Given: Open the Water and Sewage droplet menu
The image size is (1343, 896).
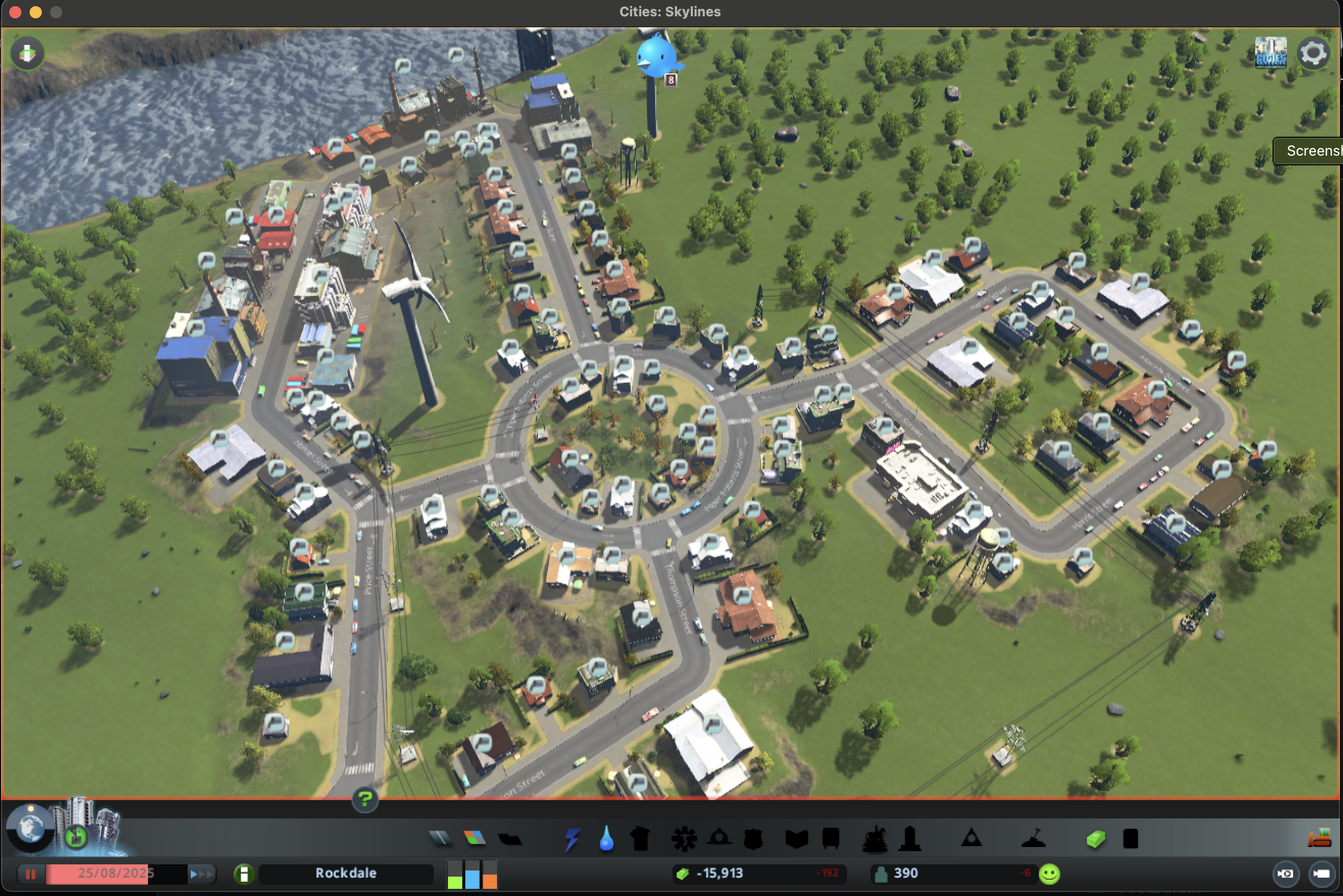Looking at the screenshot, I should (606, 839).
